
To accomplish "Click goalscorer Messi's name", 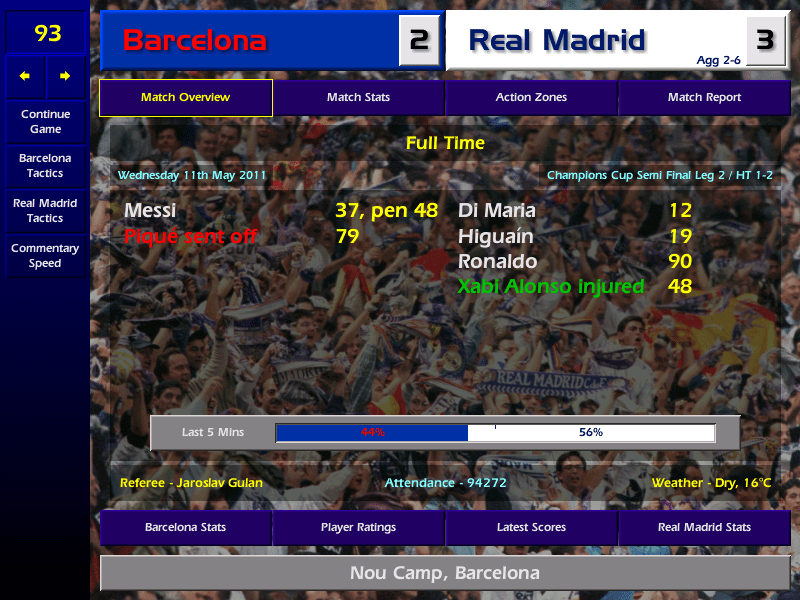I will click(150, 211).
